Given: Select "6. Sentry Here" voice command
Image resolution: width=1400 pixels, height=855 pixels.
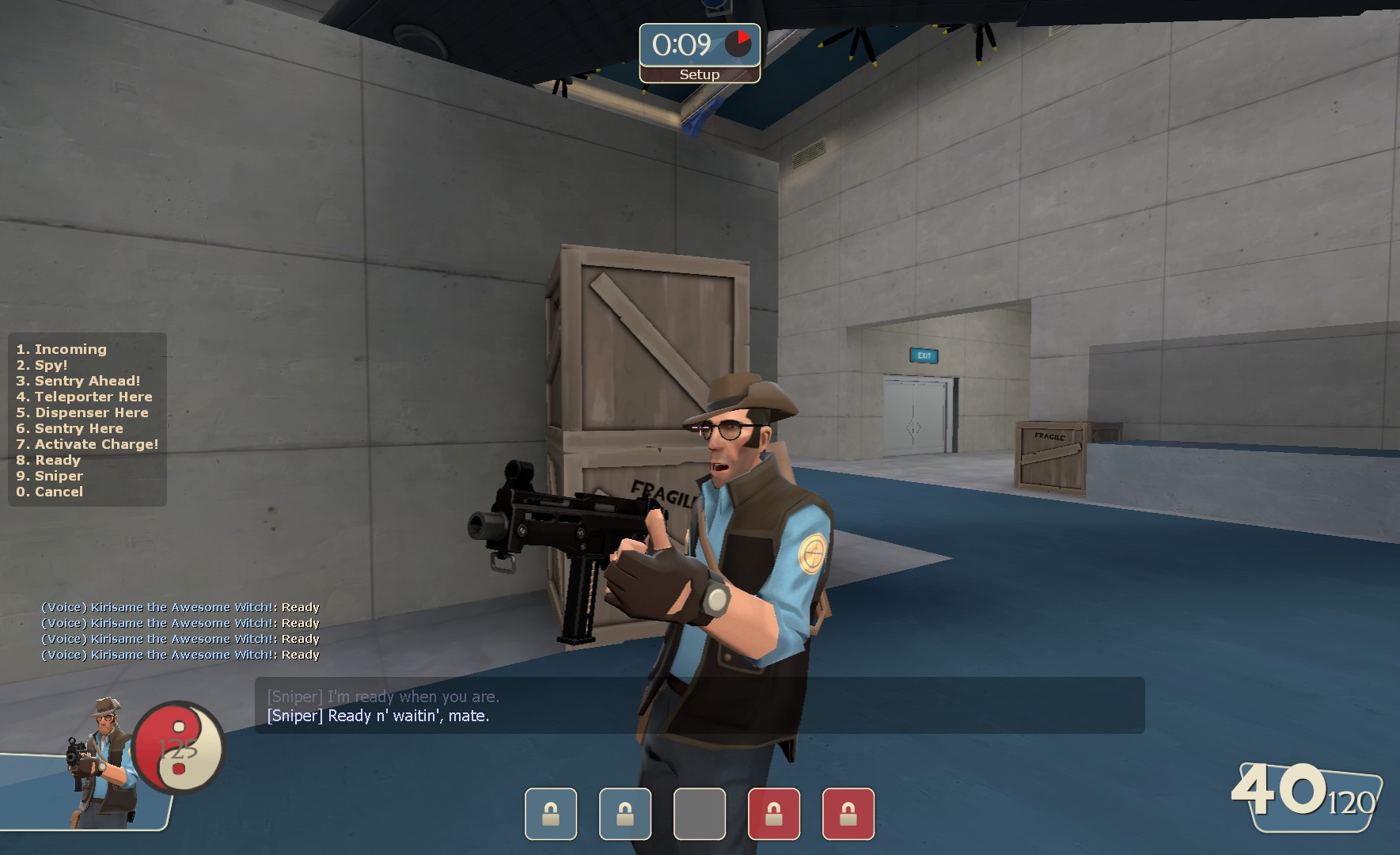Looking at the screenshot, I should click(70, 428).
